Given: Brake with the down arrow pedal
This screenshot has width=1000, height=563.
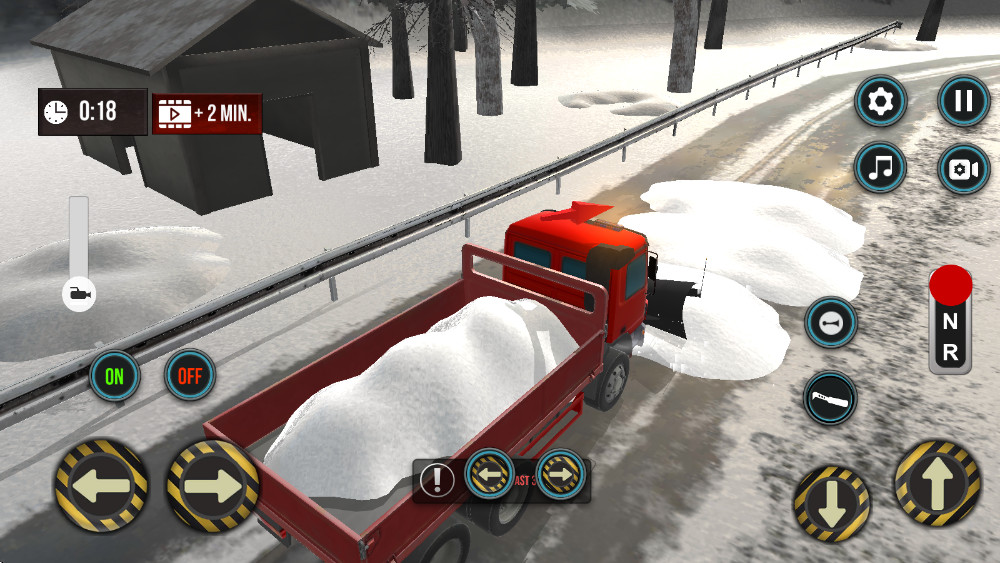Looking at the screenshot, I should point(832,503).
